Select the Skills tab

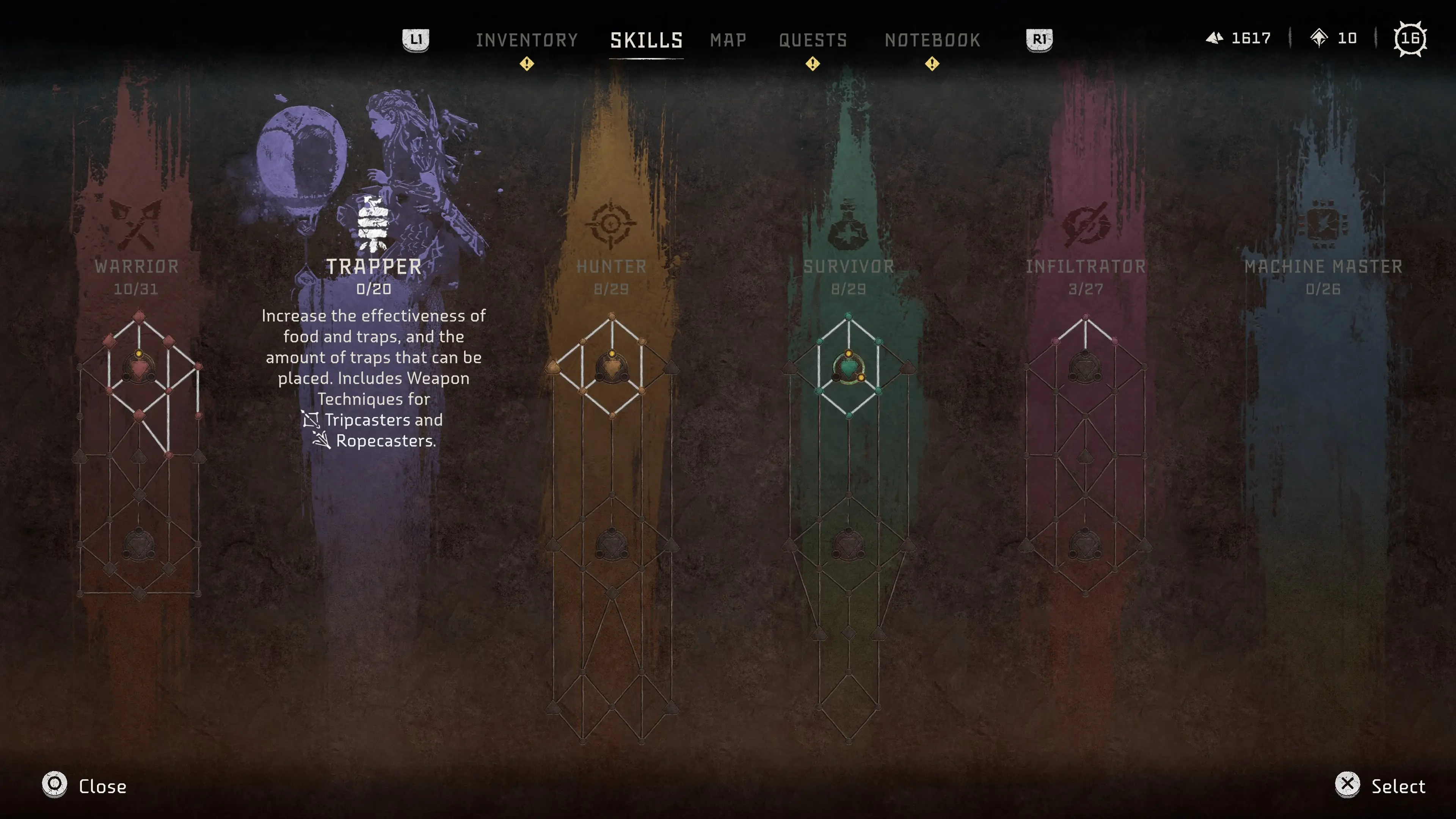click(x=646, y=40)
